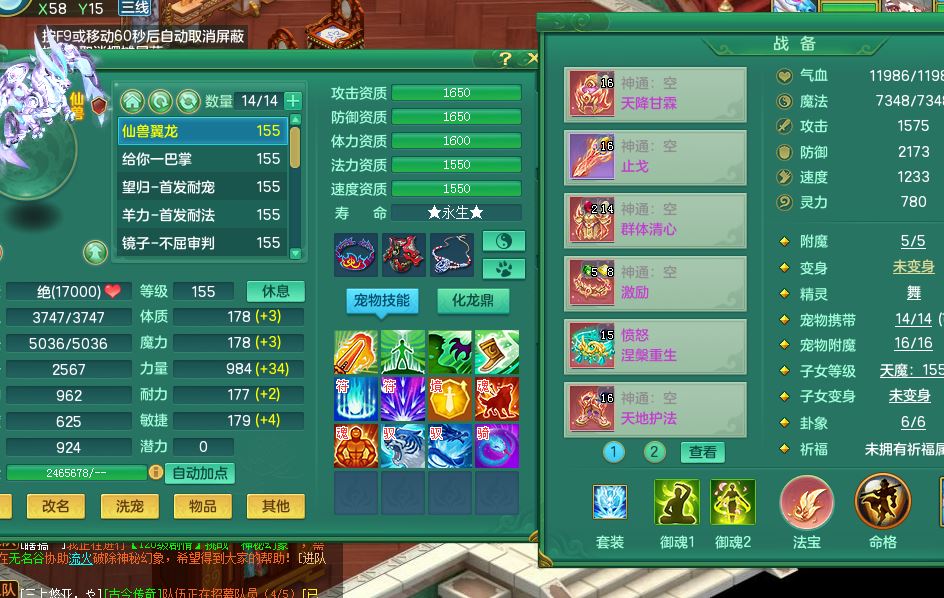Open the 命格 destiny icon
This screenshot has height=598, width=944.
(882, 501)
